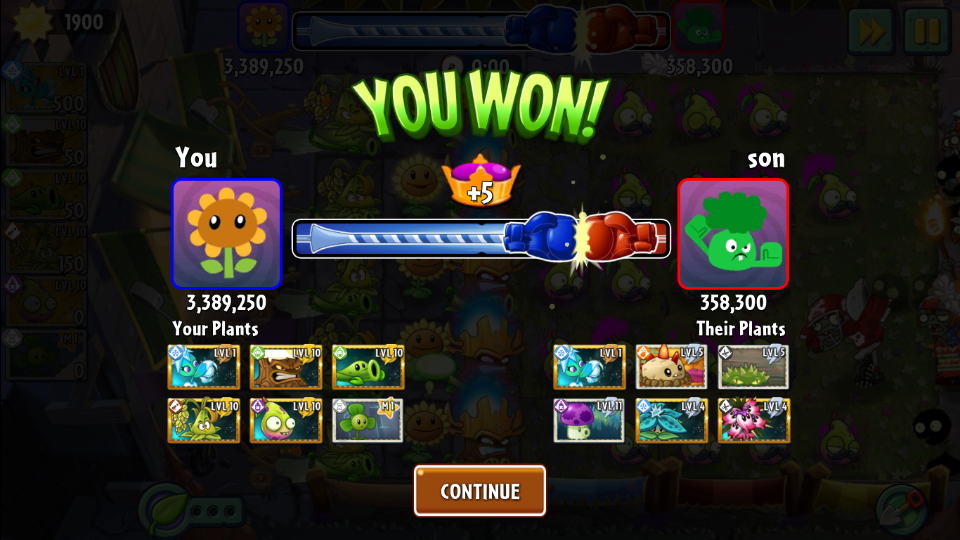Inspect son's Cold Snapdragon card
The image size is (960, 540).
click(590, 367)
